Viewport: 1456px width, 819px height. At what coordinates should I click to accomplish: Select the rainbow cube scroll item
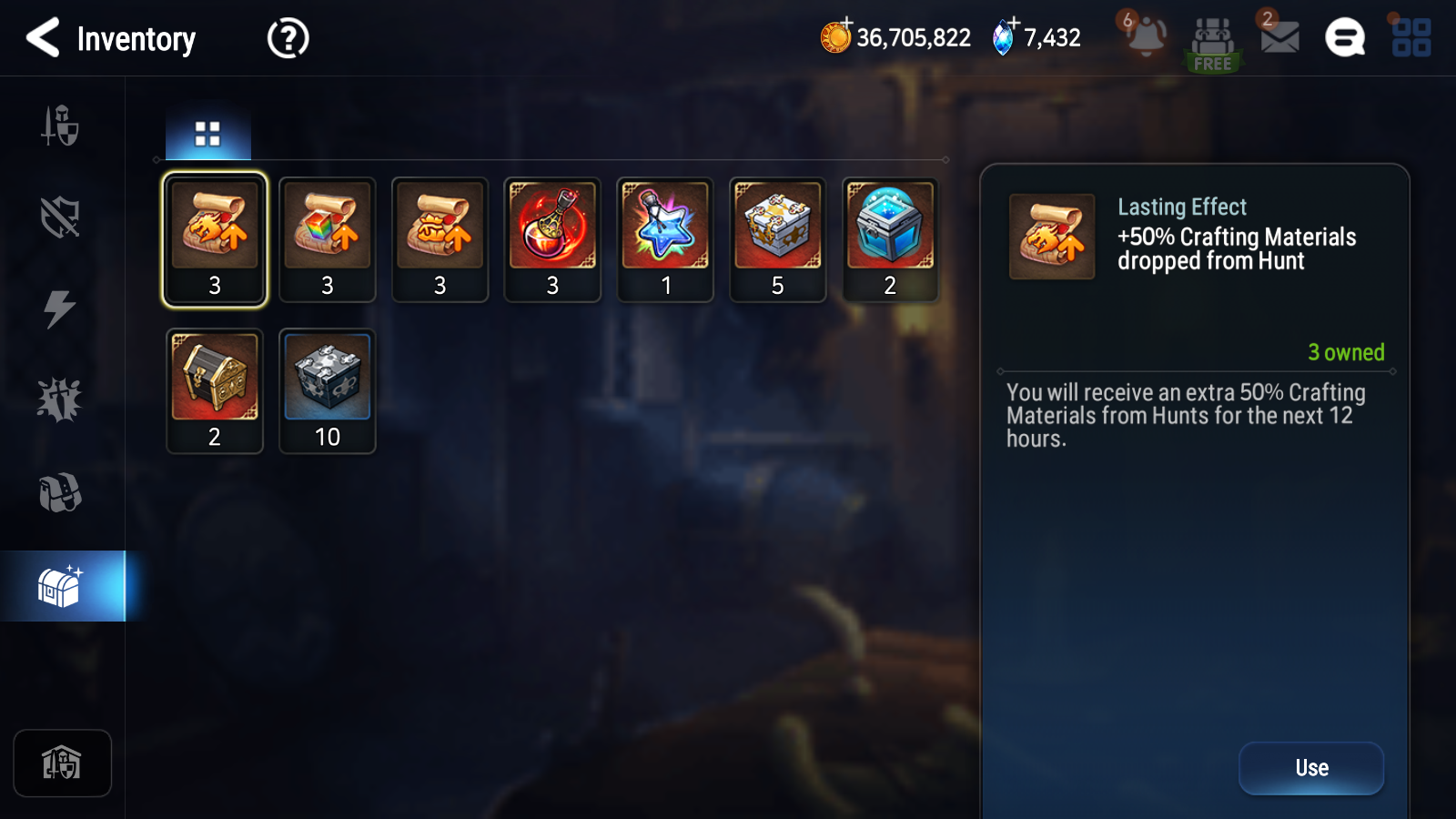327,238
